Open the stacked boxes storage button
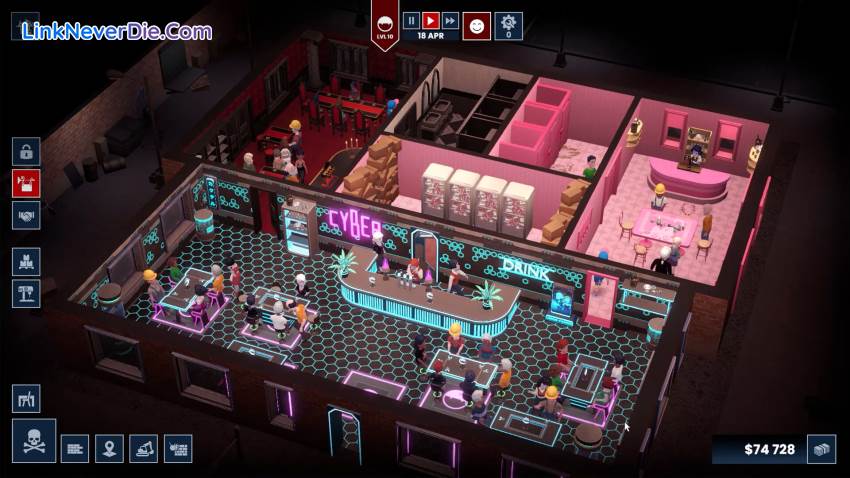The height and width of the screenshot is (478, 850). 26,262
